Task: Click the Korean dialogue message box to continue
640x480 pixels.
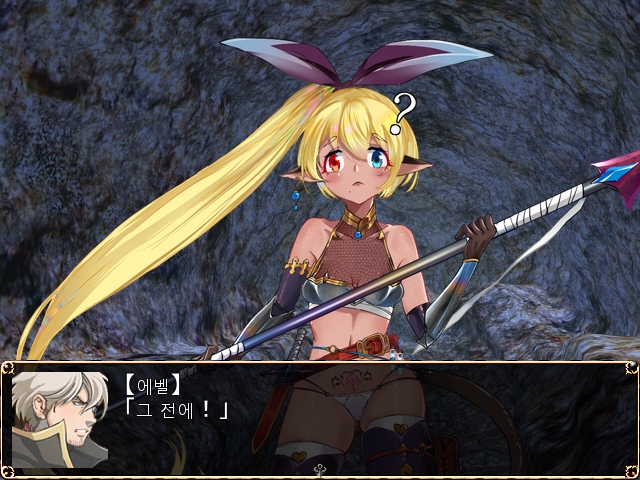Action: pos(320,415)
